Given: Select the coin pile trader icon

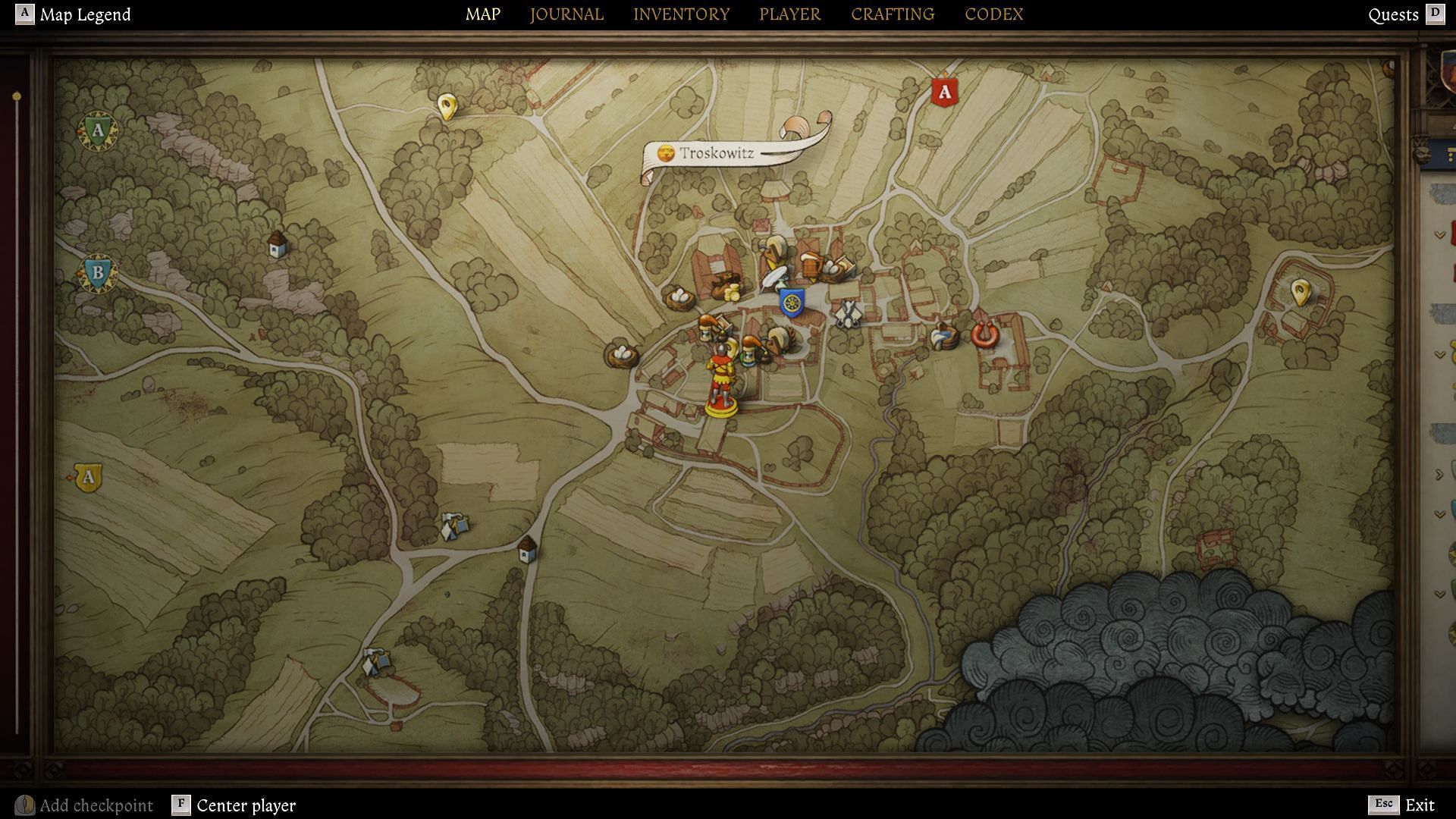Looking at the screenshot, I should click(730, 287).
